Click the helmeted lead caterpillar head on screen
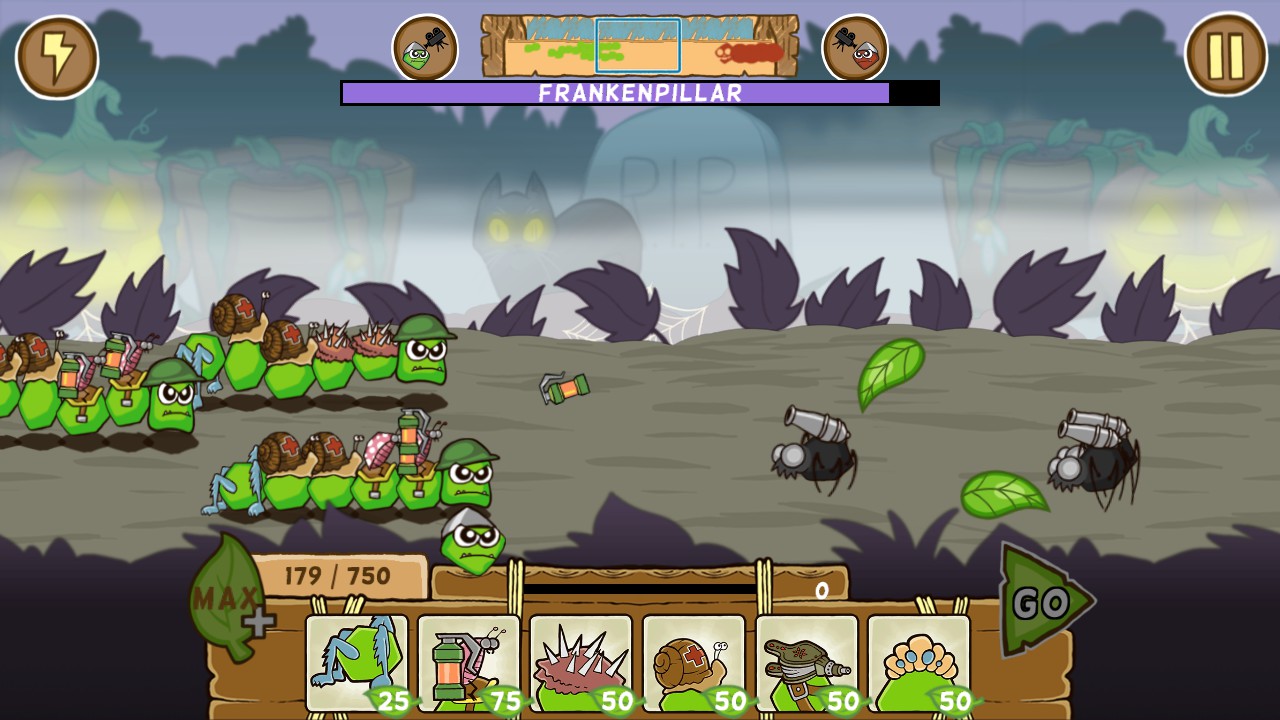 click(420, 360)
